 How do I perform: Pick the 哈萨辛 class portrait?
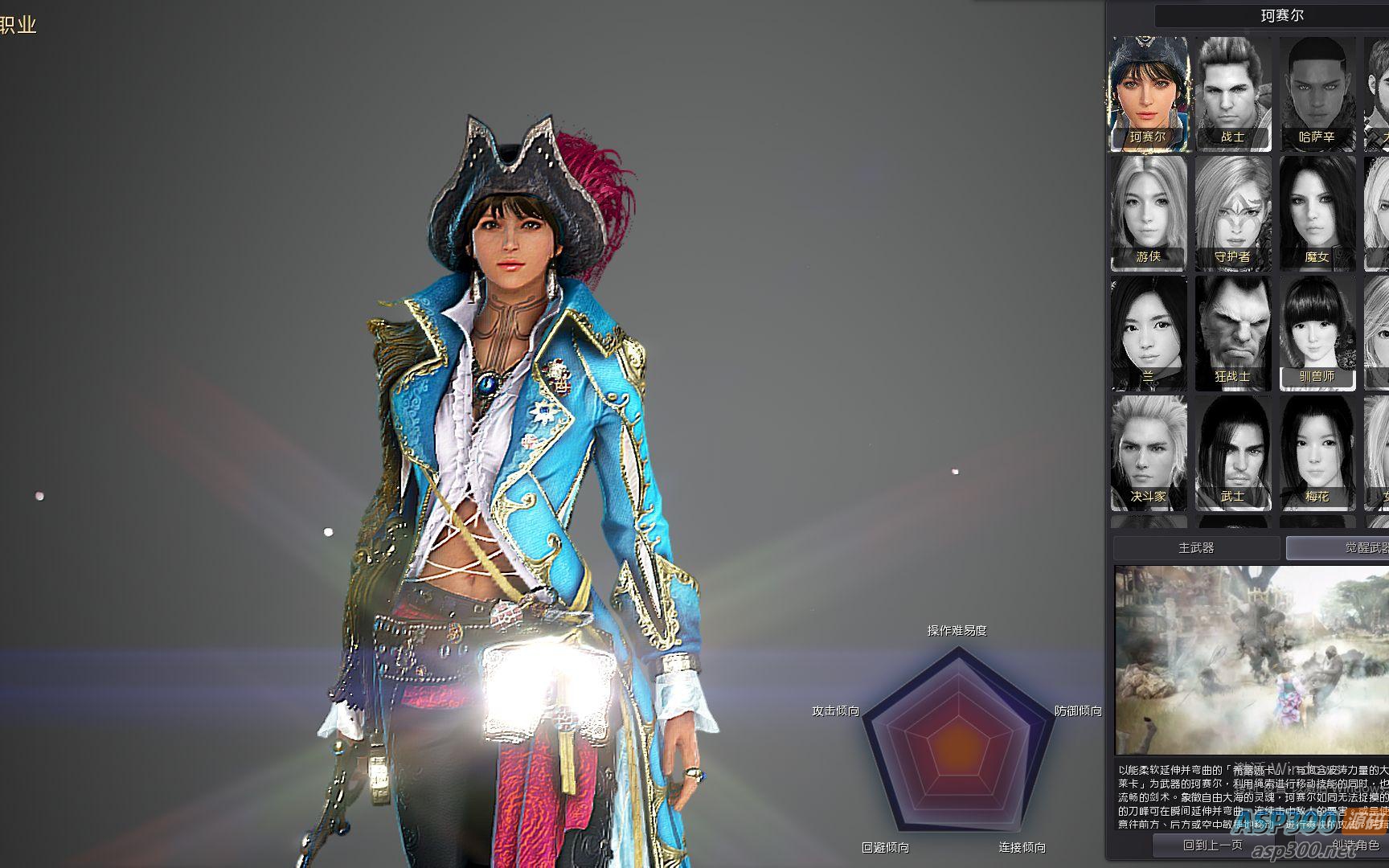click(1317, 93)
